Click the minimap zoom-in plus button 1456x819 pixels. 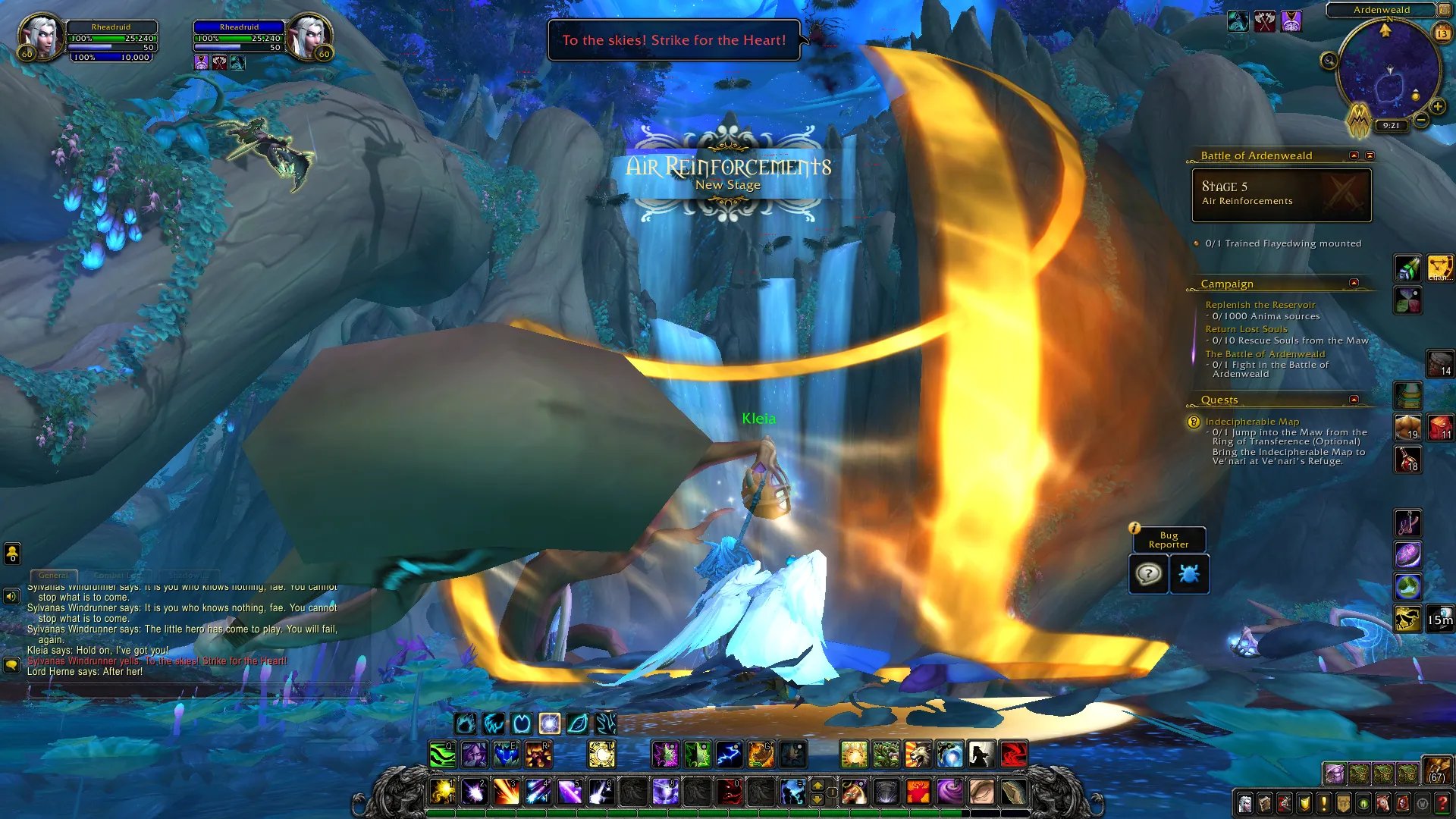click(x=1437, y=107)
